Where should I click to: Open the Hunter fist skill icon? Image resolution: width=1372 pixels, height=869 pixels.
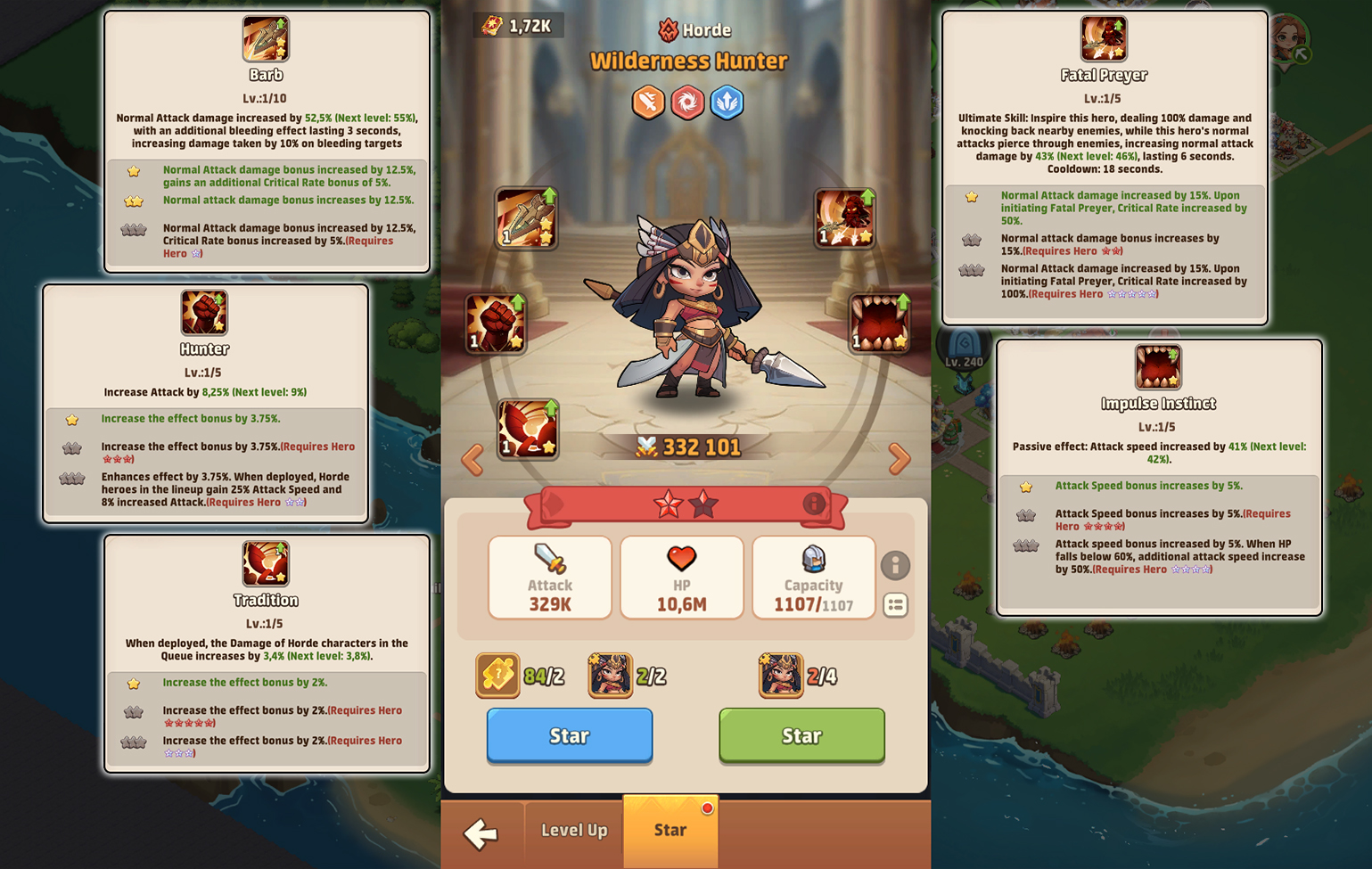[496, 324]
